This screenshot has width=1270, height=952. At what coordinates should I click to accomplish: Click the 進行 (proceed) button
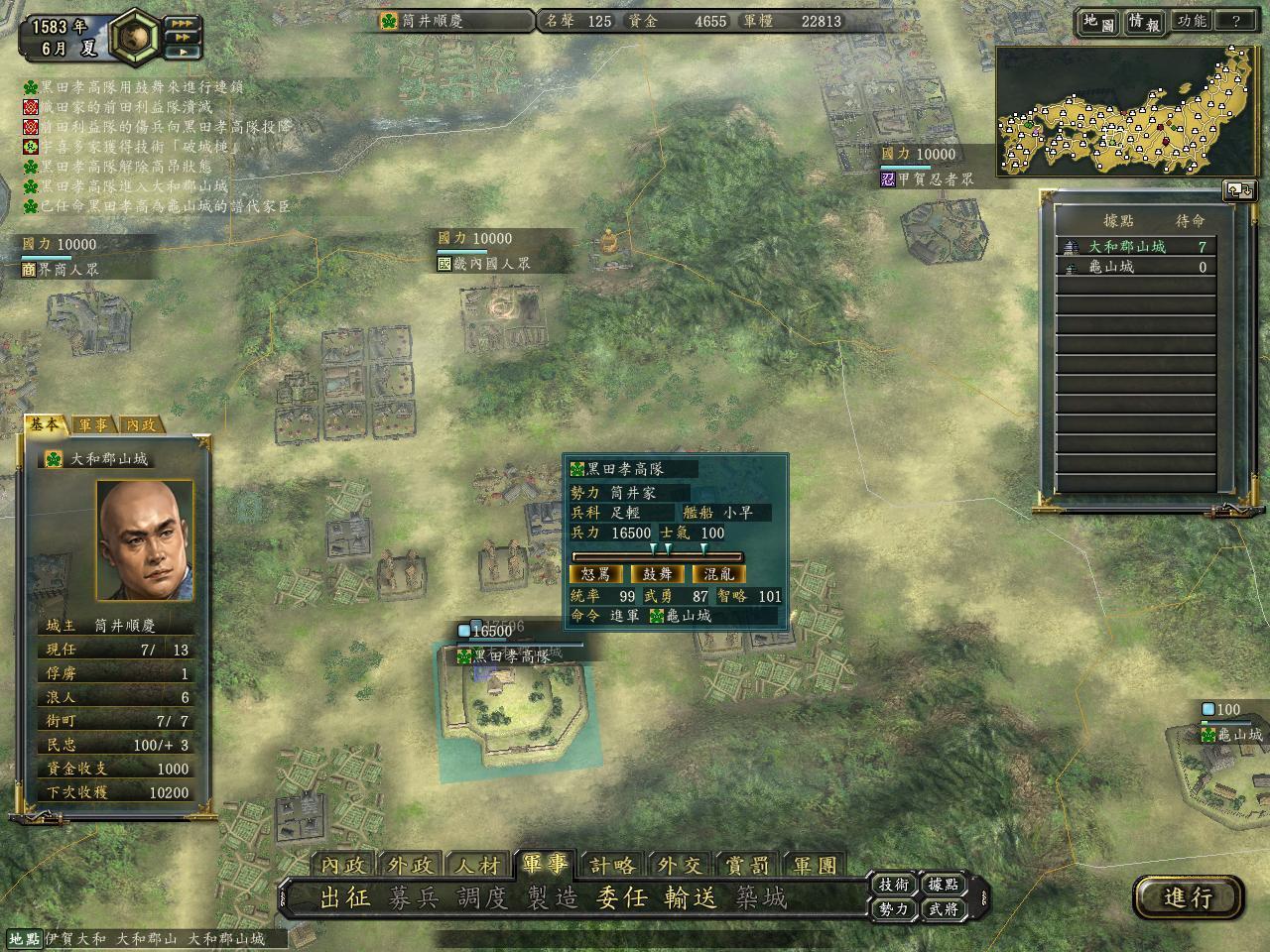click(x=1188, y=897)
